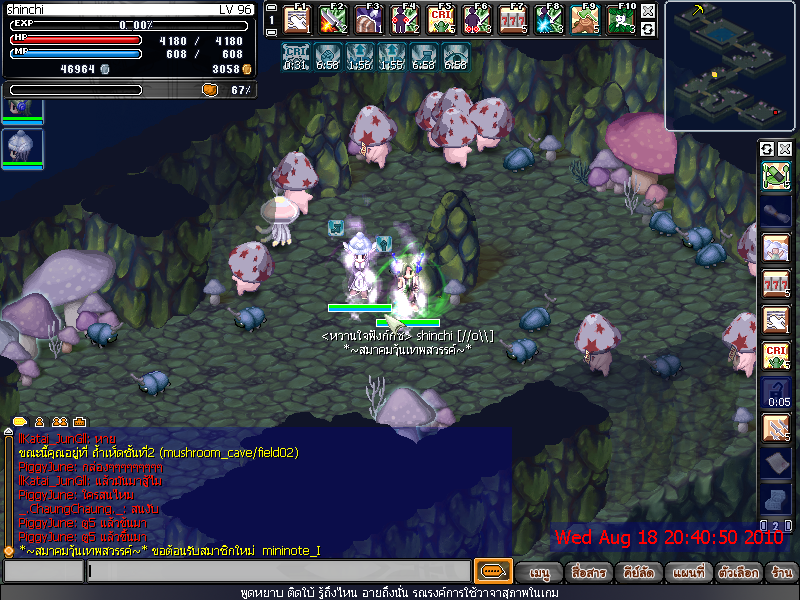Toggle the orange chat bubble button
The height and width of the screenshot is (600, 800).
coord(493,572)
